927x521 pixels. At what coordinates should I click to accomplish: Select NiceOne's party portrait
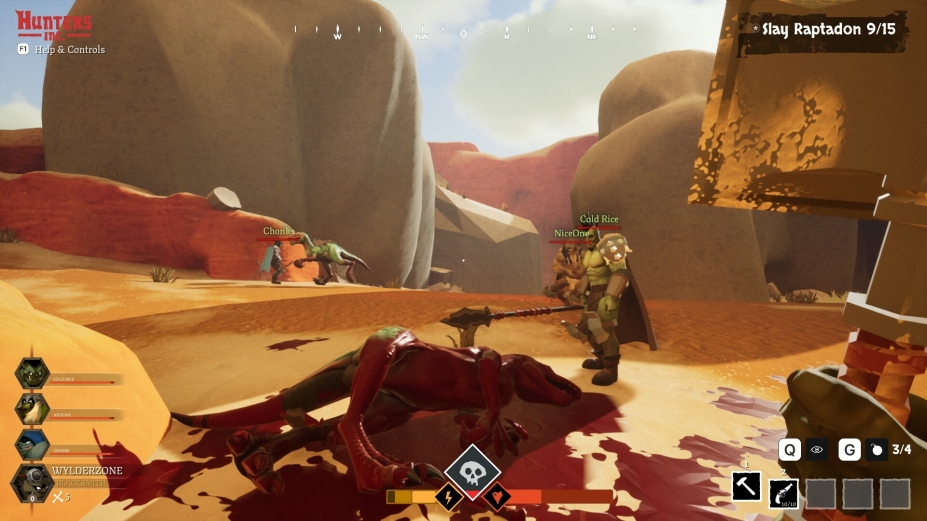32,408
